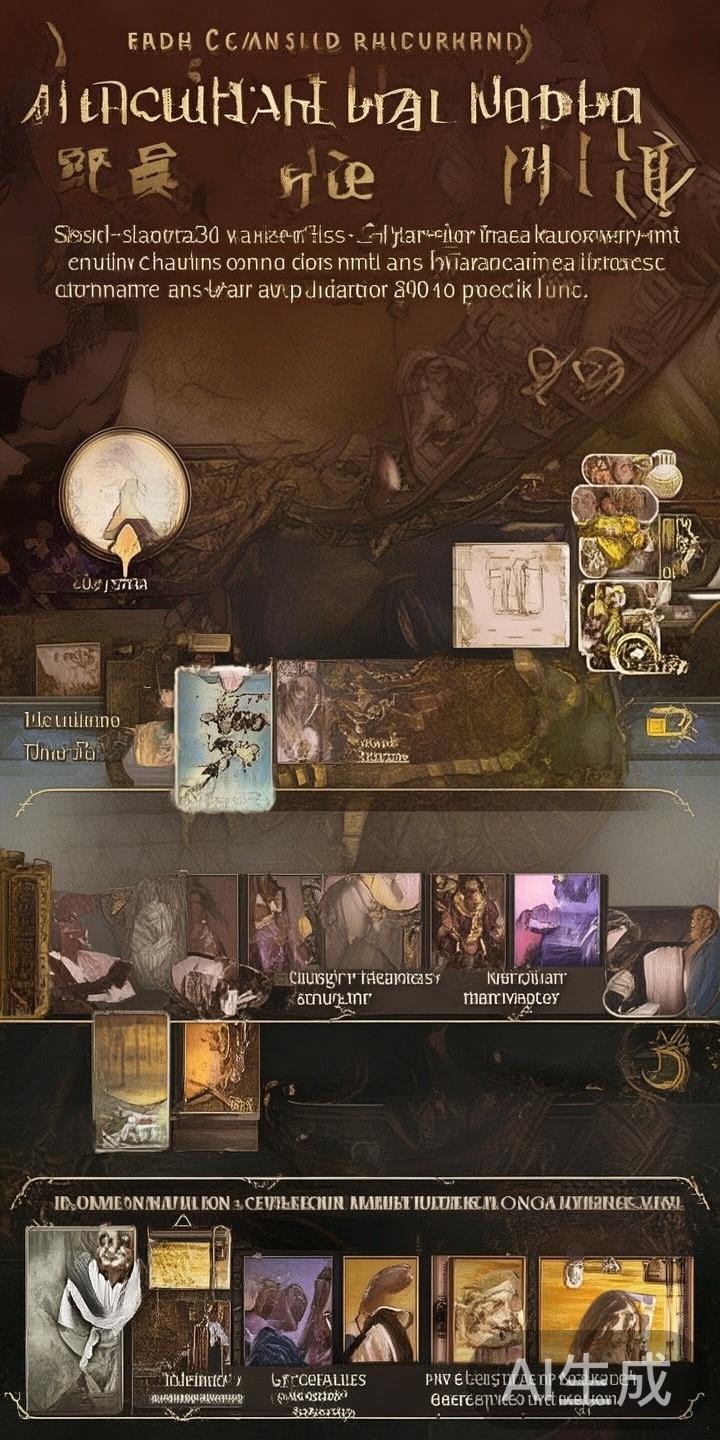Select the purple-toned card in bottom row
This screenshot has width=720, height=1440.
point(287,1308)
